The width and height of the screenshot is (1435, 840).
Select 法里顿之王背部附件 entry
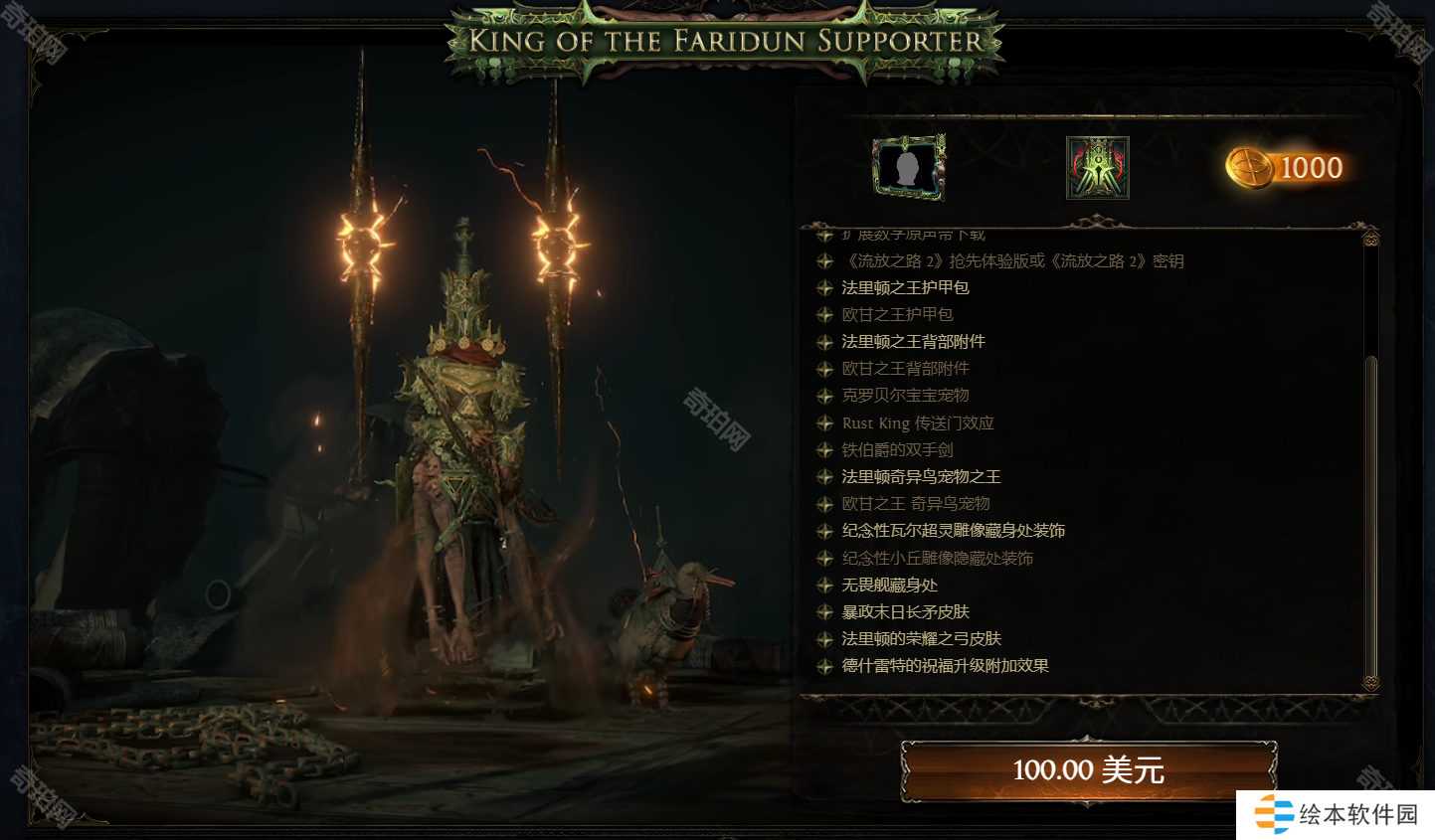pyautogui.click(x=913, y=342)
